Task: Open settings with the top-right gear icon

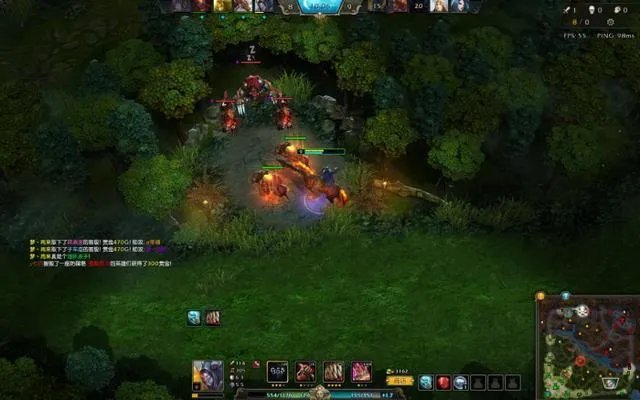Action: click(x=624, y=21)
